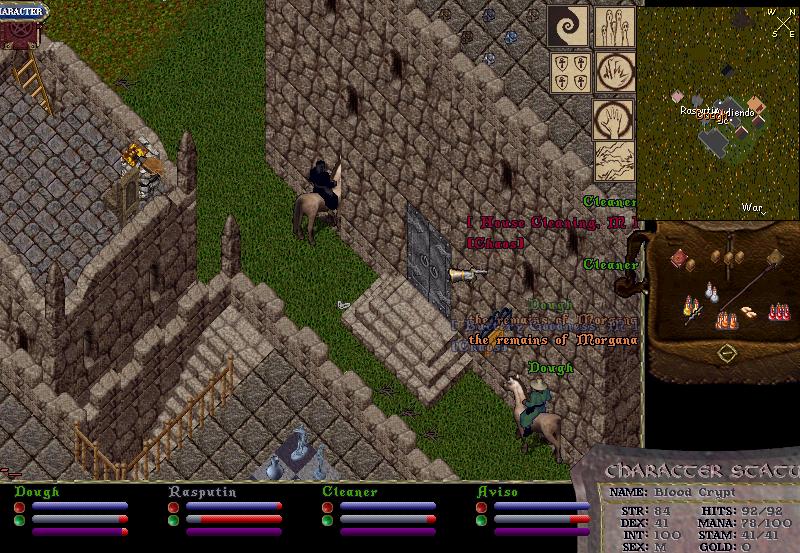Cast the chain lightning streaks spell
Screen dimensions: 800x553
click(613, 160)
